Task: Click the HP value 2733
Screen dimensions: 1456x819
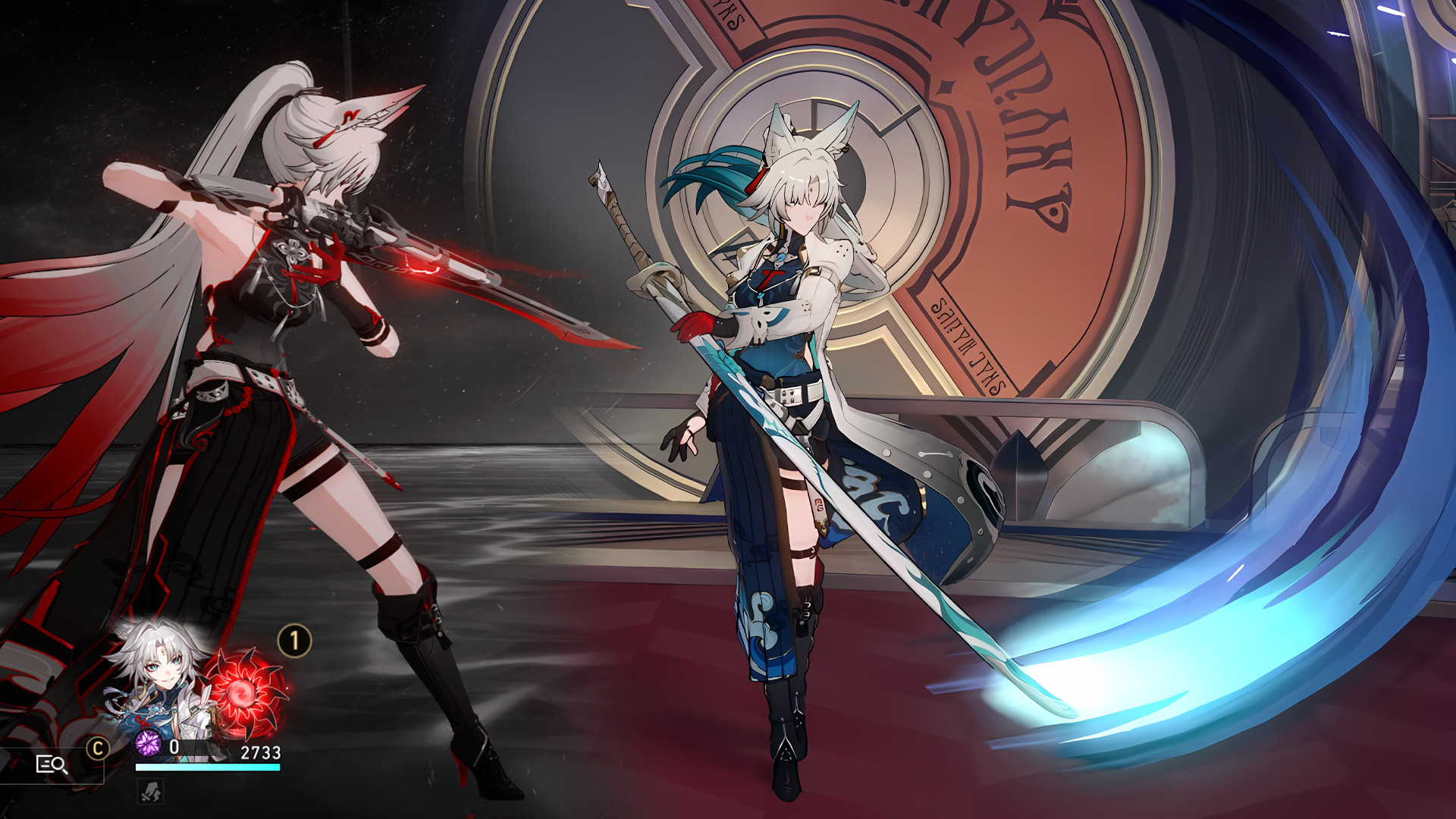Action: click(262, 751)
